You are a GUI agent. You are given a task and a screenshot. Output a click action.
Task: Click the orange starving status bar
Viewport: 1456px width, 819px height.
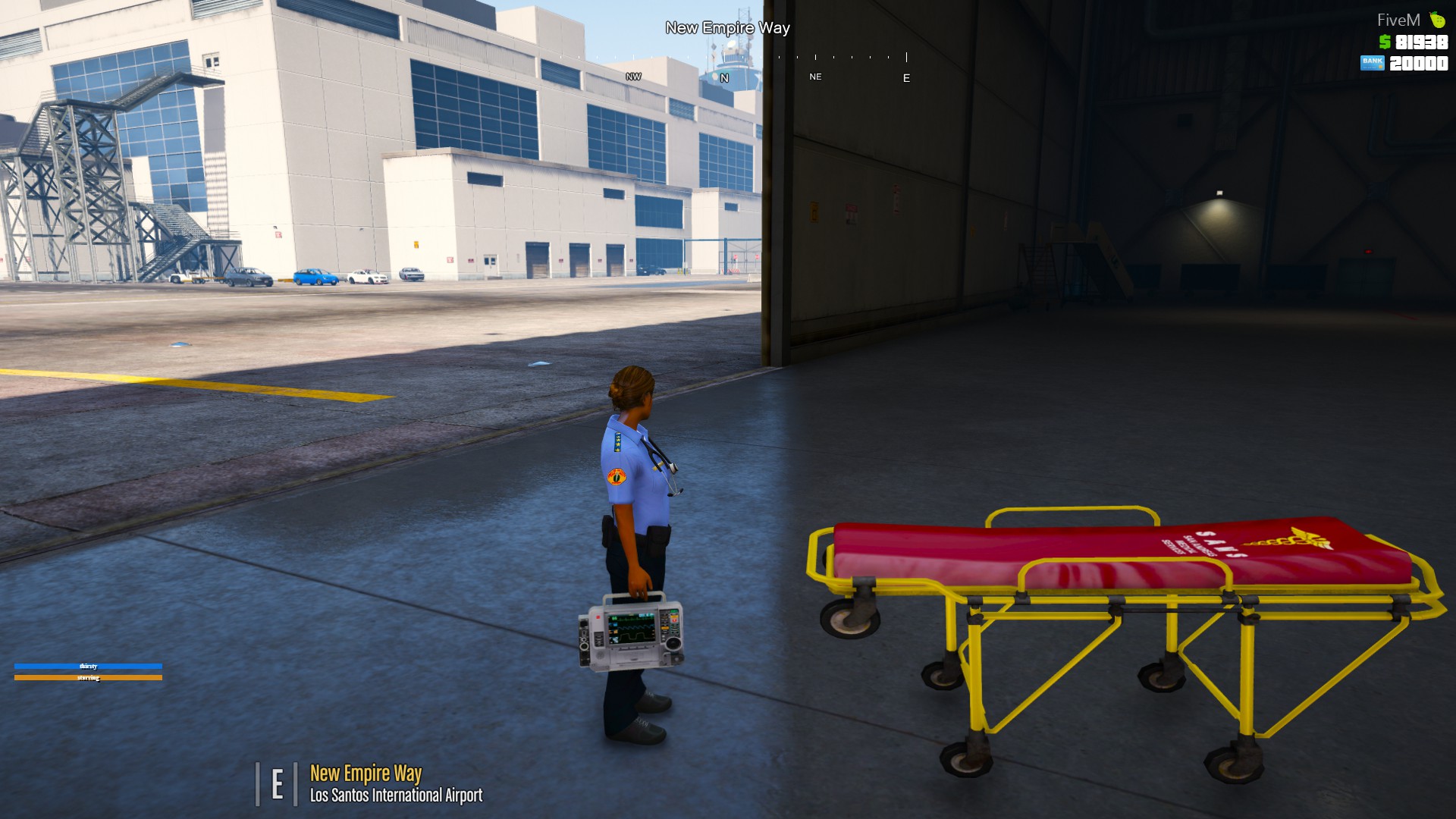tap(89, 676)
